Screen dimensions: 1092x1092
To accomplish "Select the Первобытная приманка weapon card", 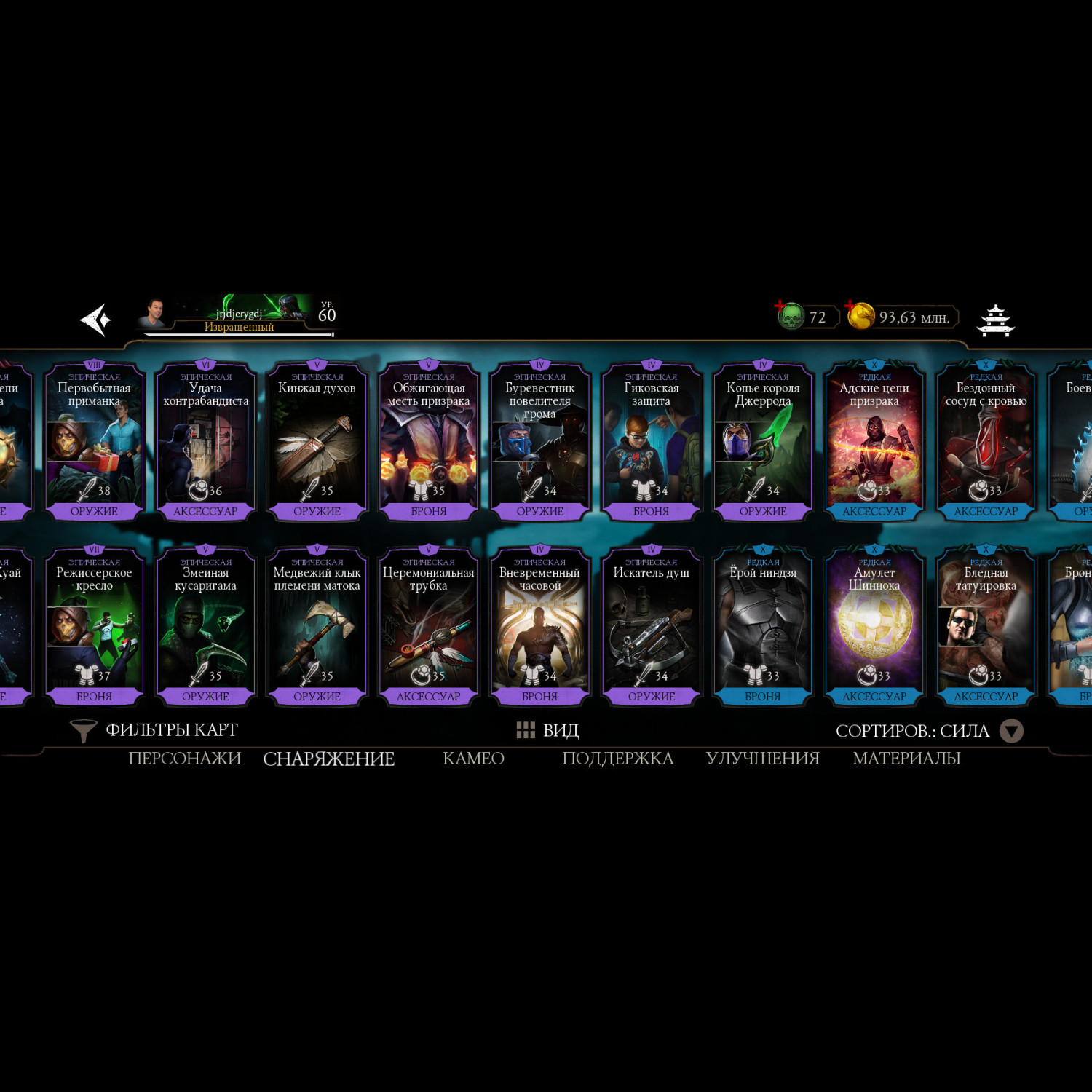I will (x=94, y=441).
